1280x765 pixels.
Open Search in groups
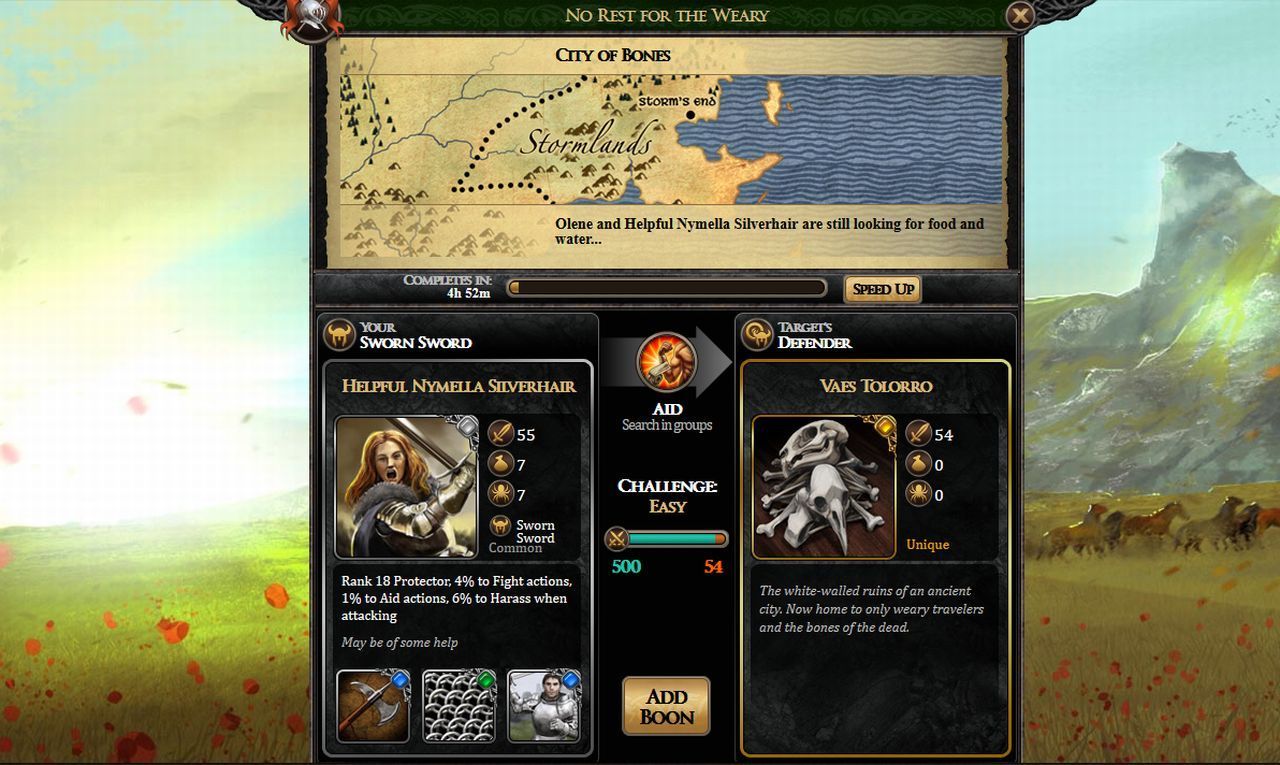667,424
